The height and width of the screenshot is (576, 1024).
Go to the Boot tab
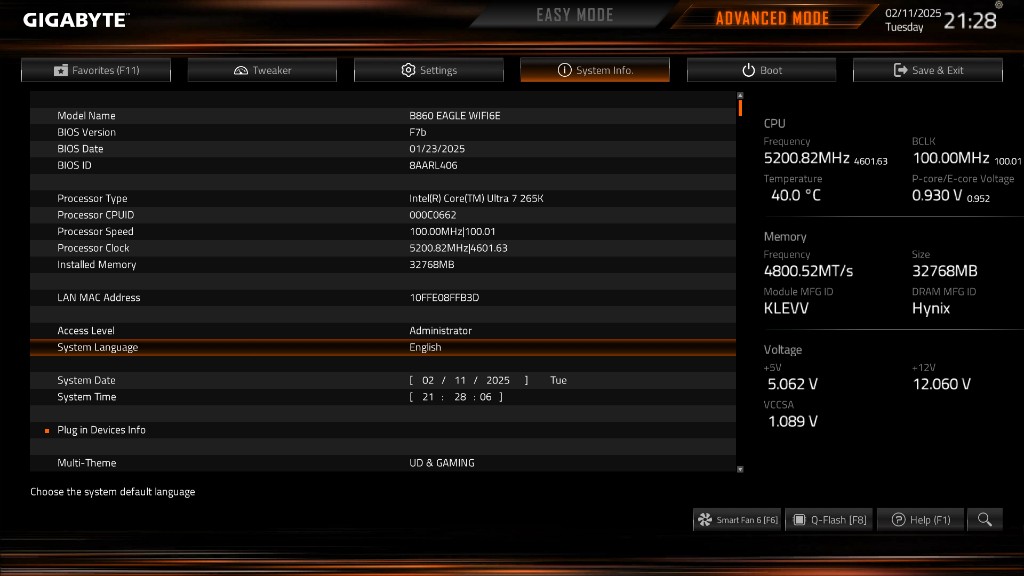click(761, 70)
